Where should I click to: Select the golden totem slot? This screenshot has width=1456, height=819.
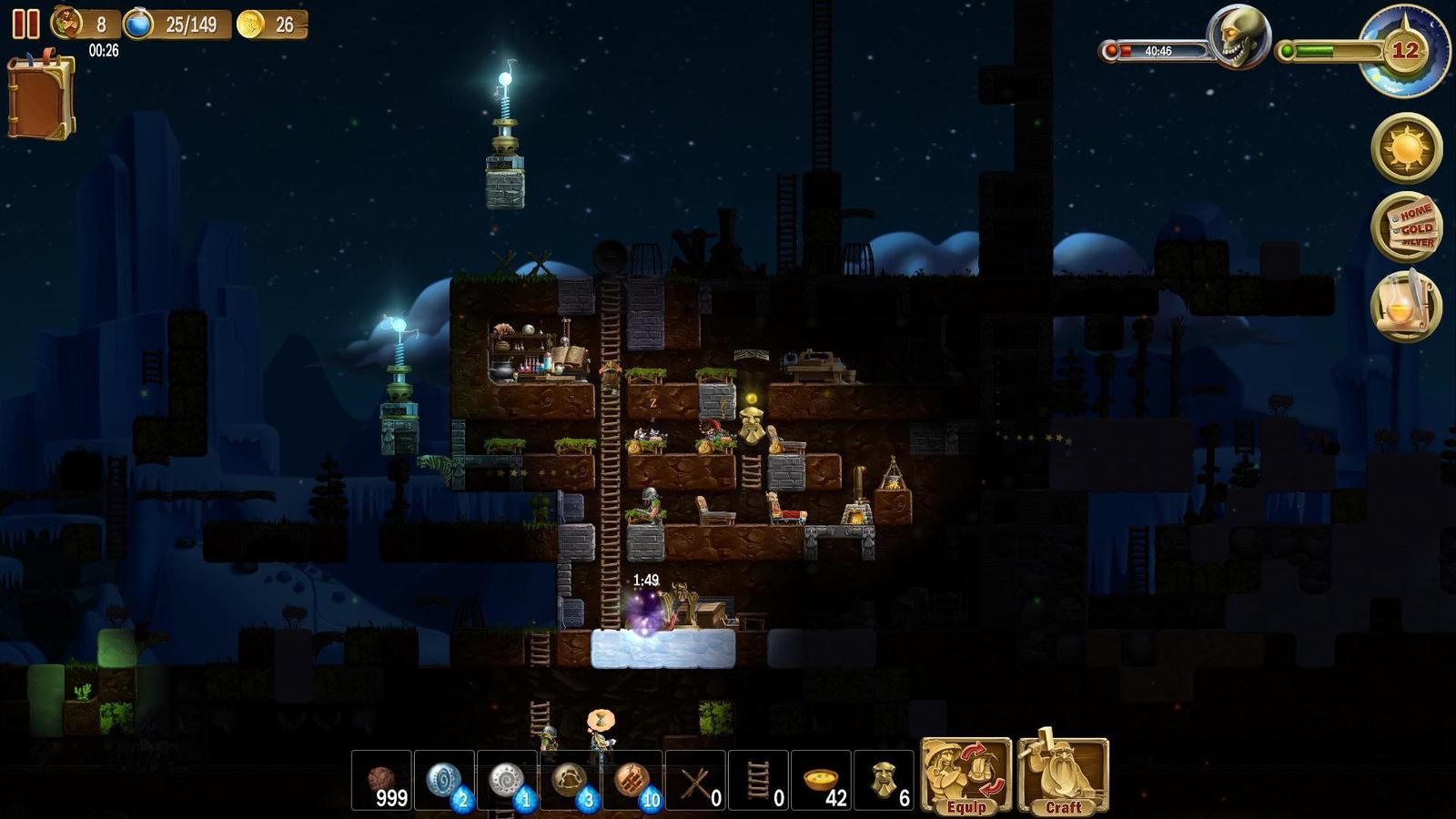885,780
